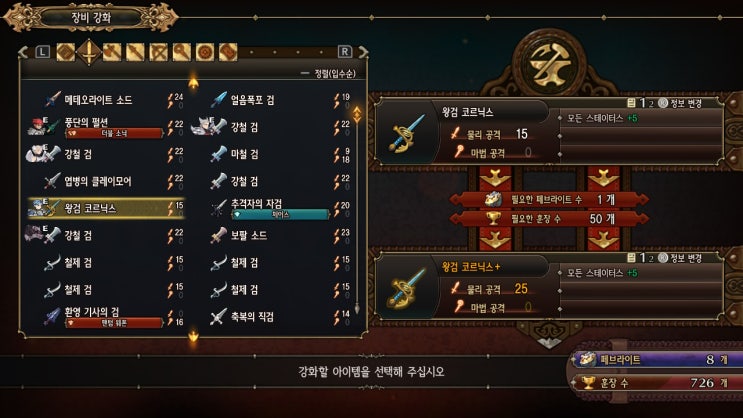Choose the 용병의 클레이모어 entry

tap(98, 181)
